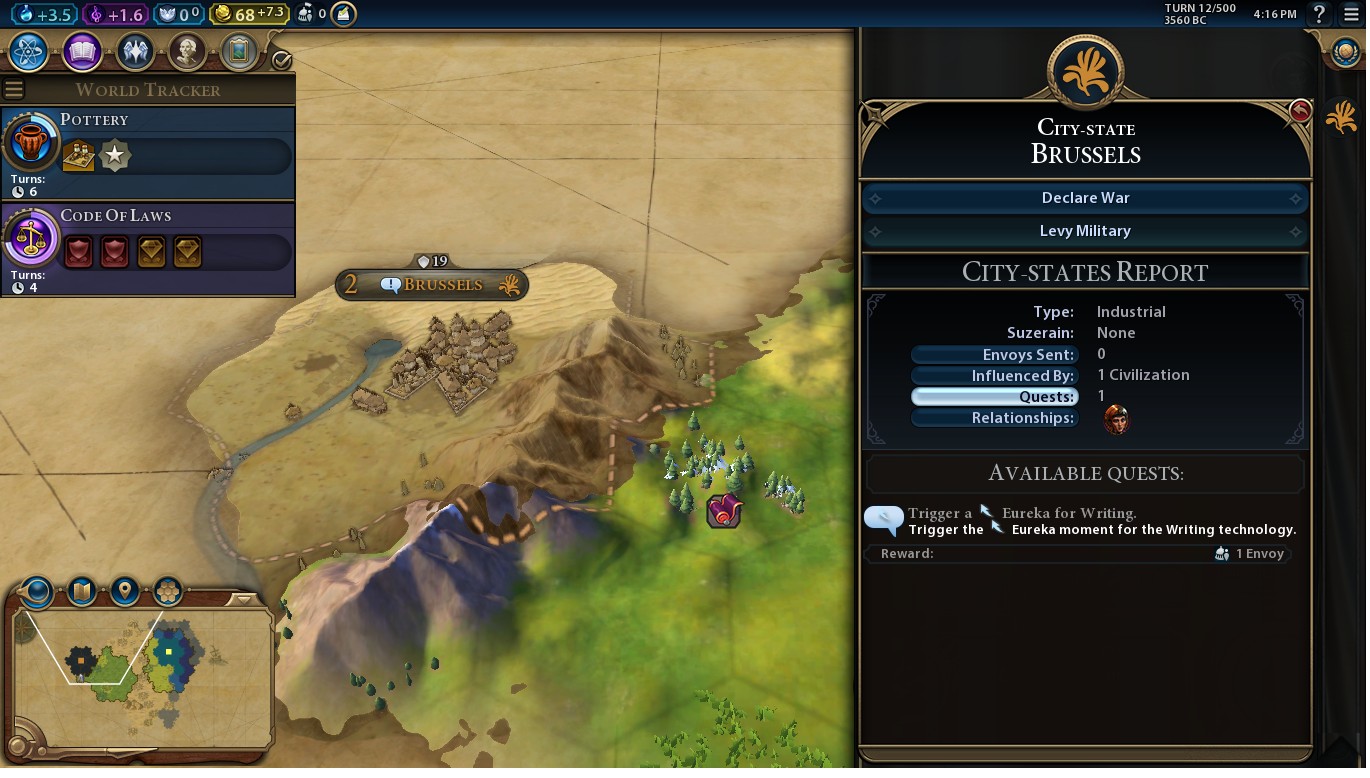The image size is (1370, 778).
Task: Collapse the minimap panel arrow
Action: [242, 600]
